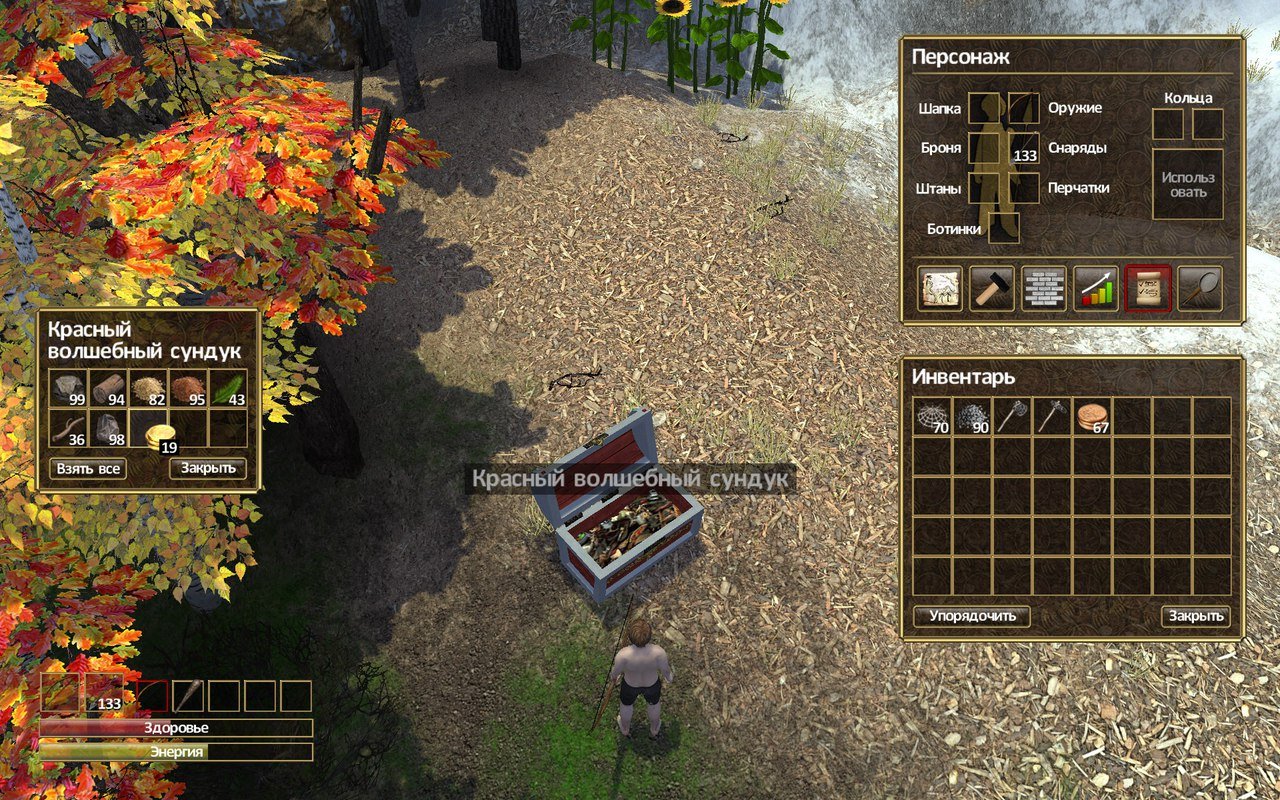Close the Инвентарь panel
The image size is (1280, 800).
point(1196,616)
